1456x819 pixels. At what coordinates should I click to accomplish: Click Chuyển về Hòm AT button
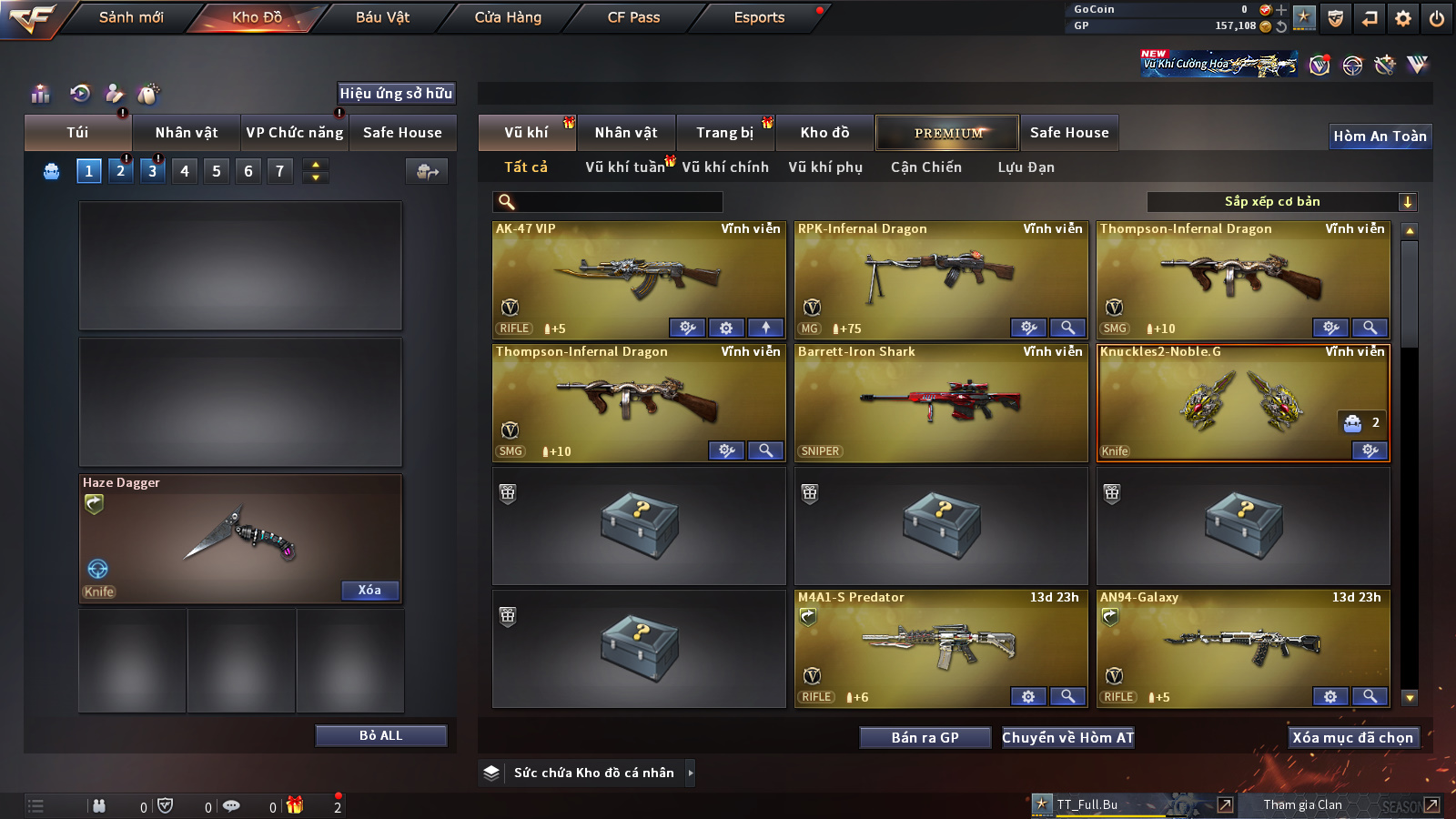[x=1067, y=738]
